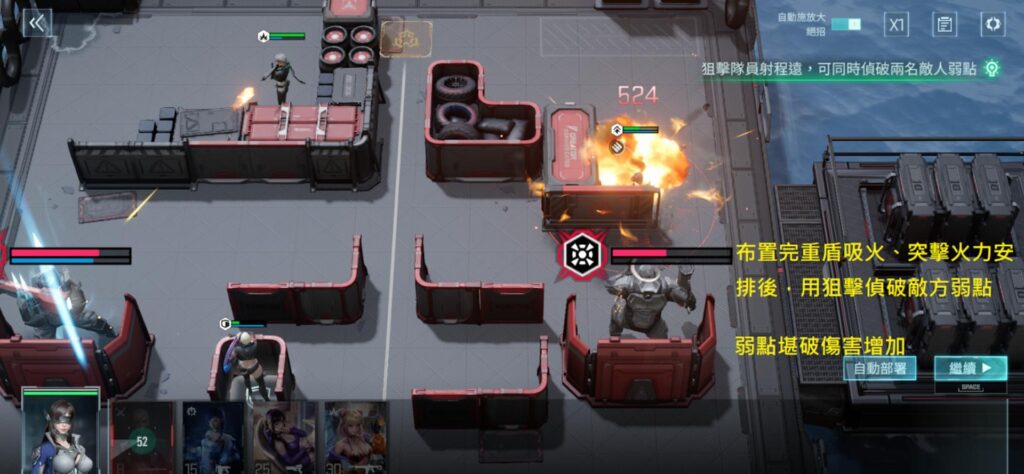Open the settings gear icon

click(992, 24)
